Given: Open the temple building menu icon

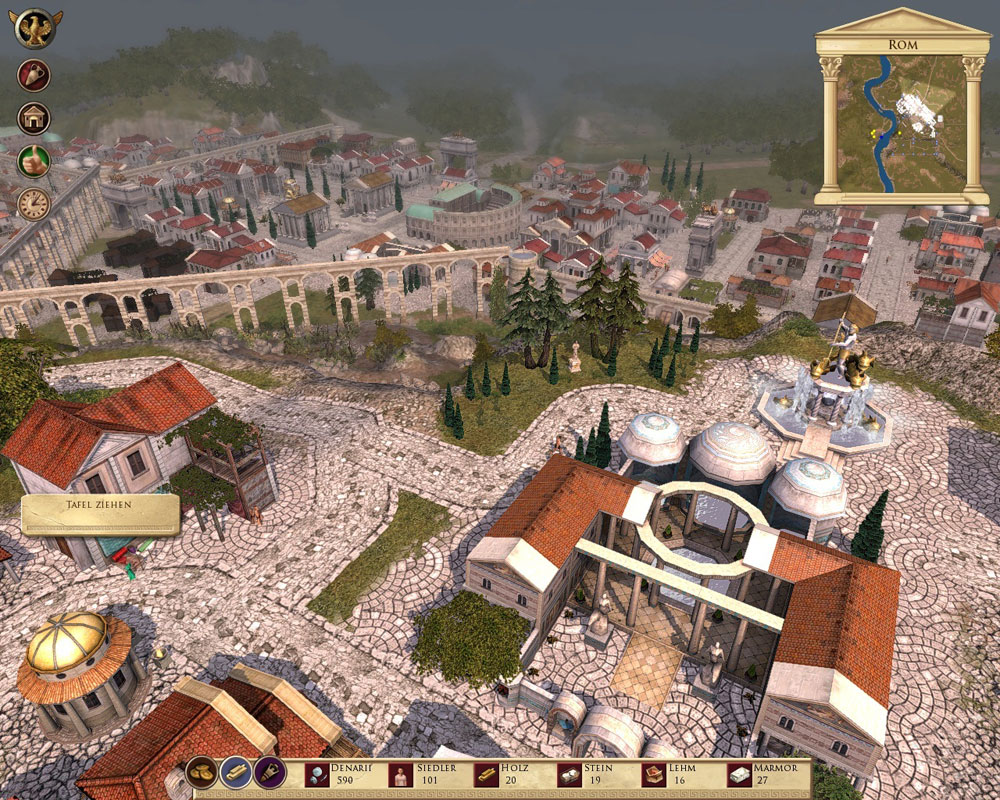Looking at the screenshot, I should 34,118.
